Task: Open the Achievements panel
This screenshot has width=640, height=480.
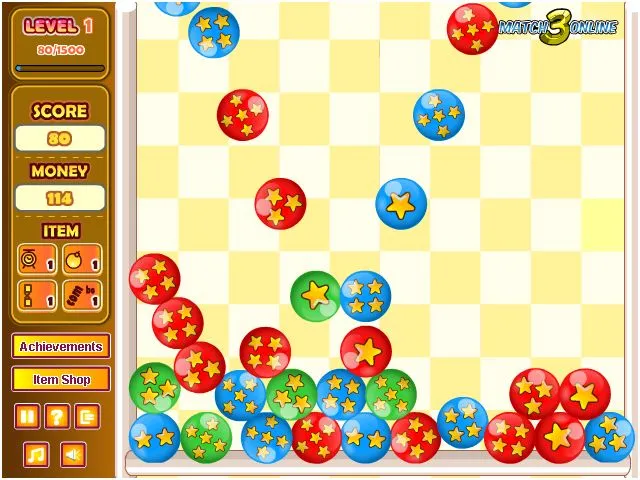Action: (x=61, y=347)
